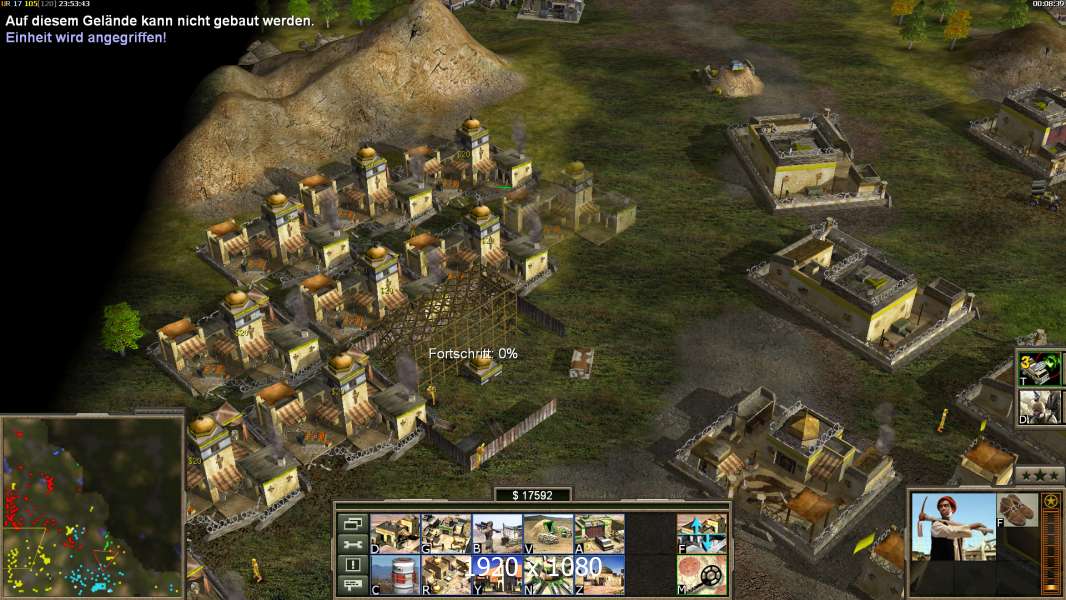Select the building icon with hotkey R
Image resolution: width=1066 pixels, height=600 pixels.
446,574
